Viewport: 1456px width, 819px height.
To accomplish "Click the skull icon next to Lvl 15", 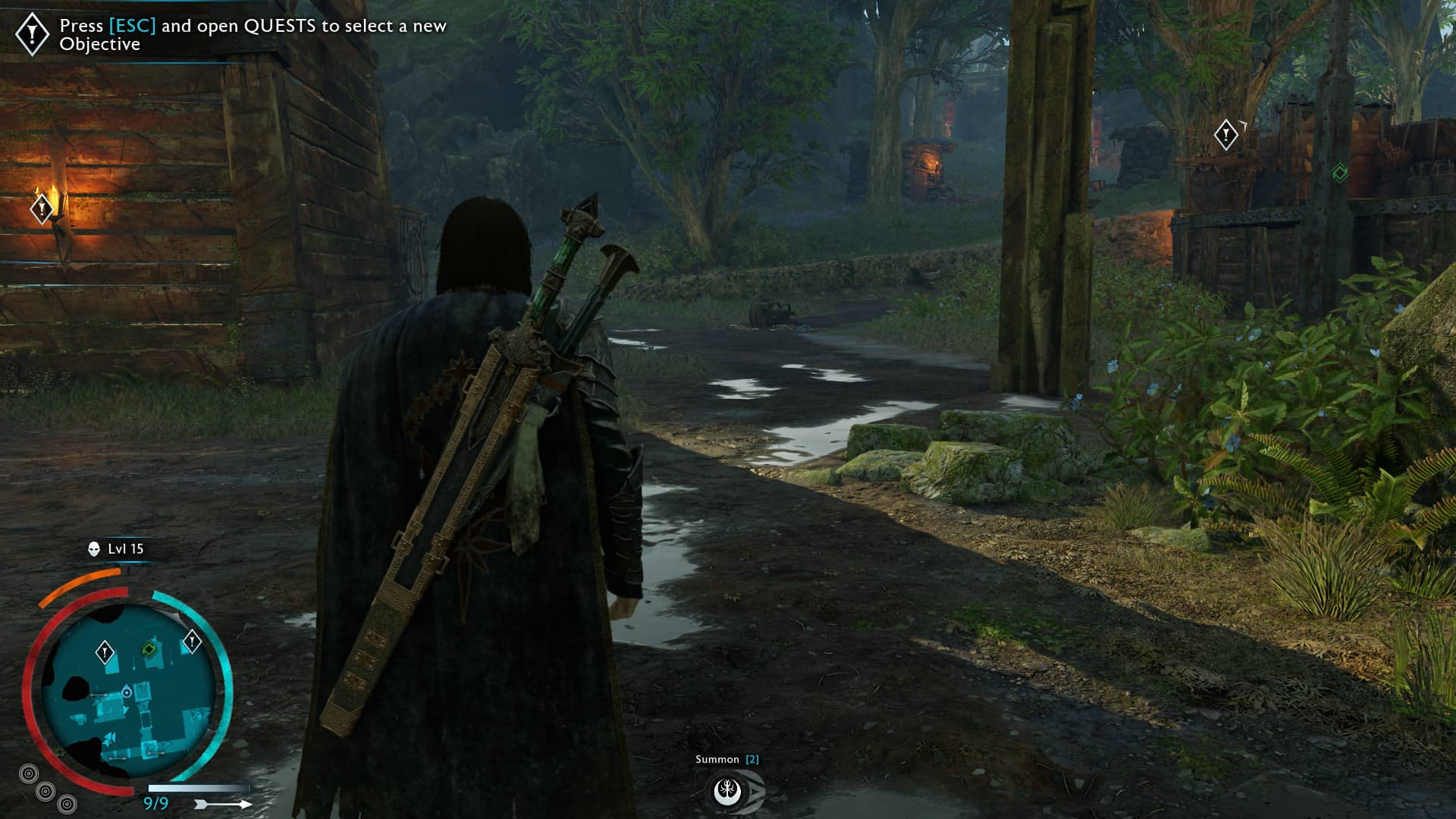I will pyautogui.click(x=94, y=549).
